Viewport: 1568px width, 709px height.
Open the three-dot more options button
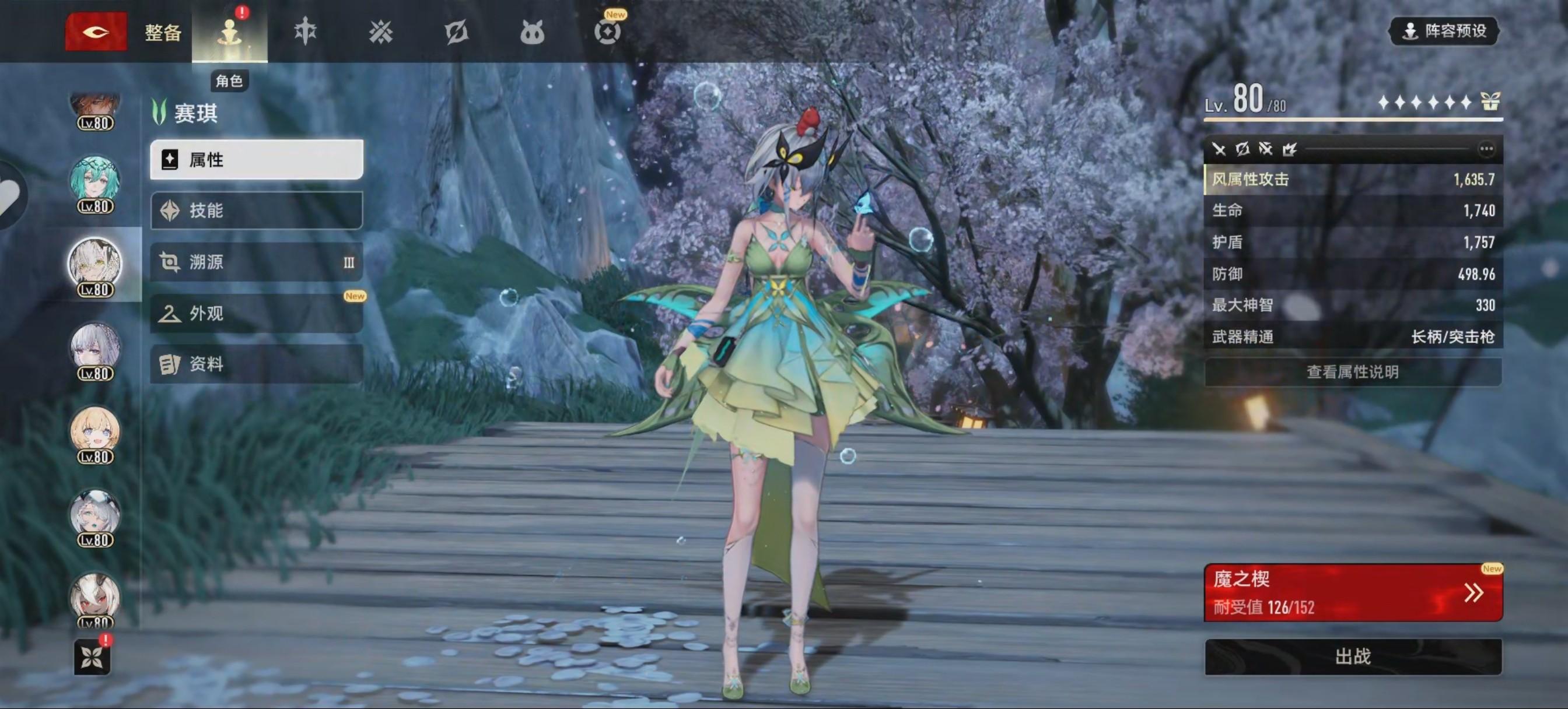click(1486, 149)
